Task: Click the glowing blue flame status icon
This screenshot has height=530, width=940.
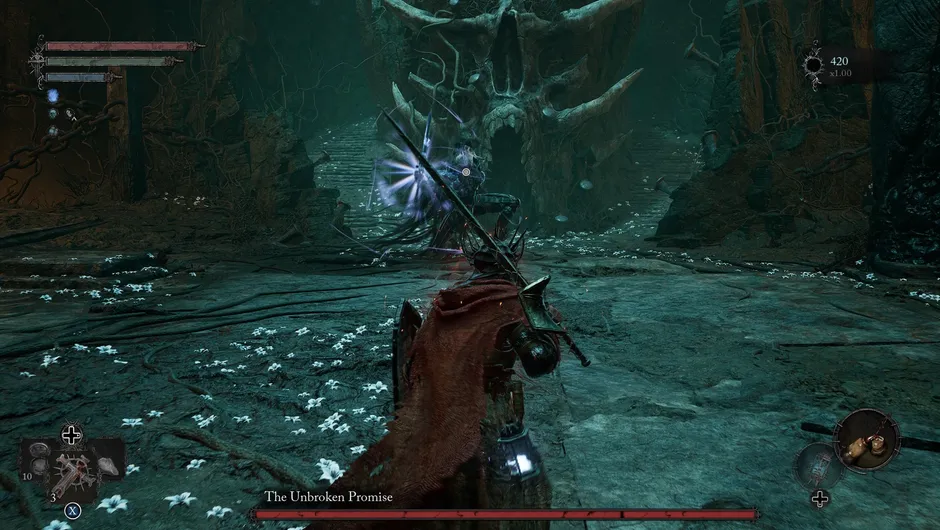Action: [53, 96]
